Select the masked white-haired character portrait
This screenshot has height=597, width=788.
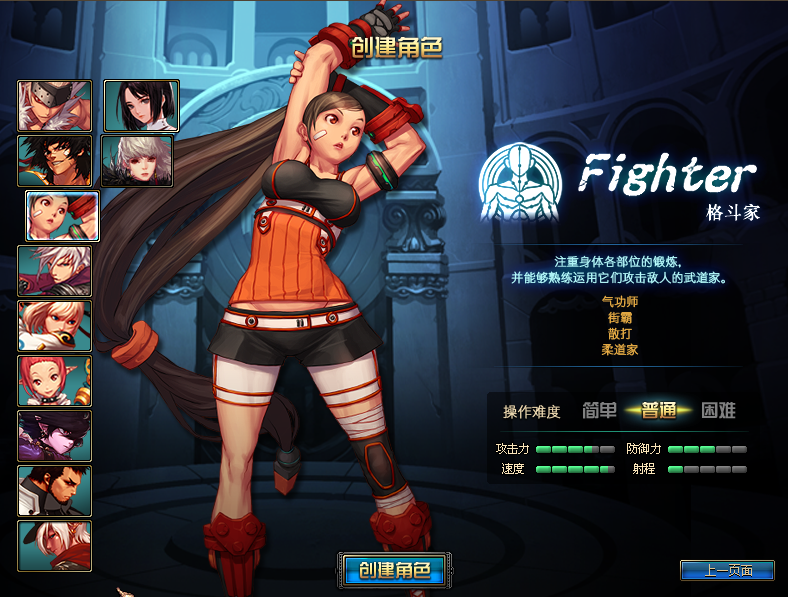point(54,106)
